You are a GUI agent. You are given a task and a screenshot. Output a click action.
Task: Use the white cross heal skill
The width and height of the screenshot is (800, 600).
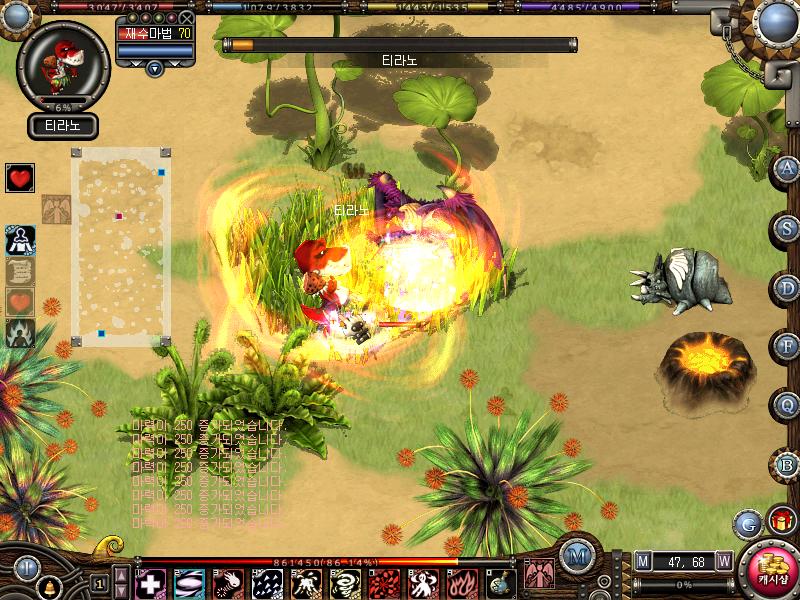[x=151, y=583]
